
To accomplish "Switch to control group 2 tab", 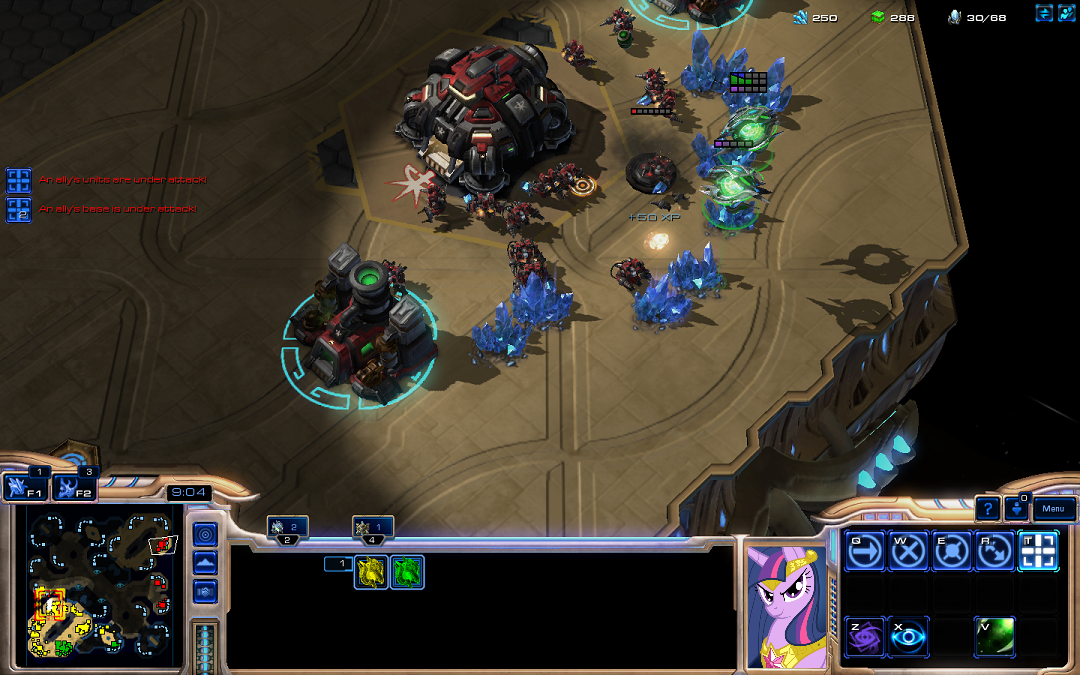I will coord(287,528).
